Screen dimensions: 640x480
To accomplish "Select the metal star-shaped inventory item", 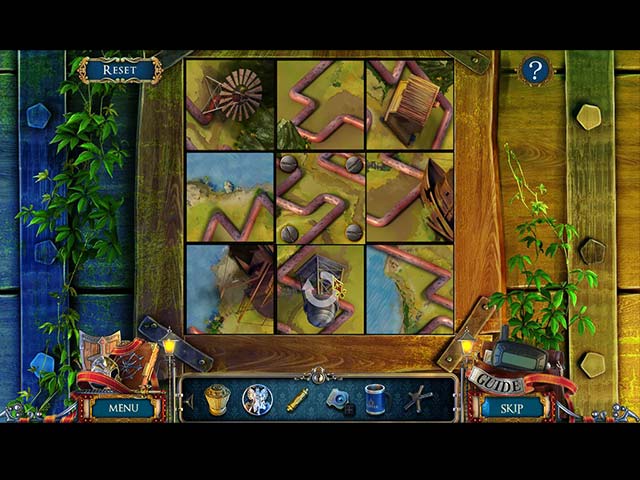I will (x=417, y=399).
